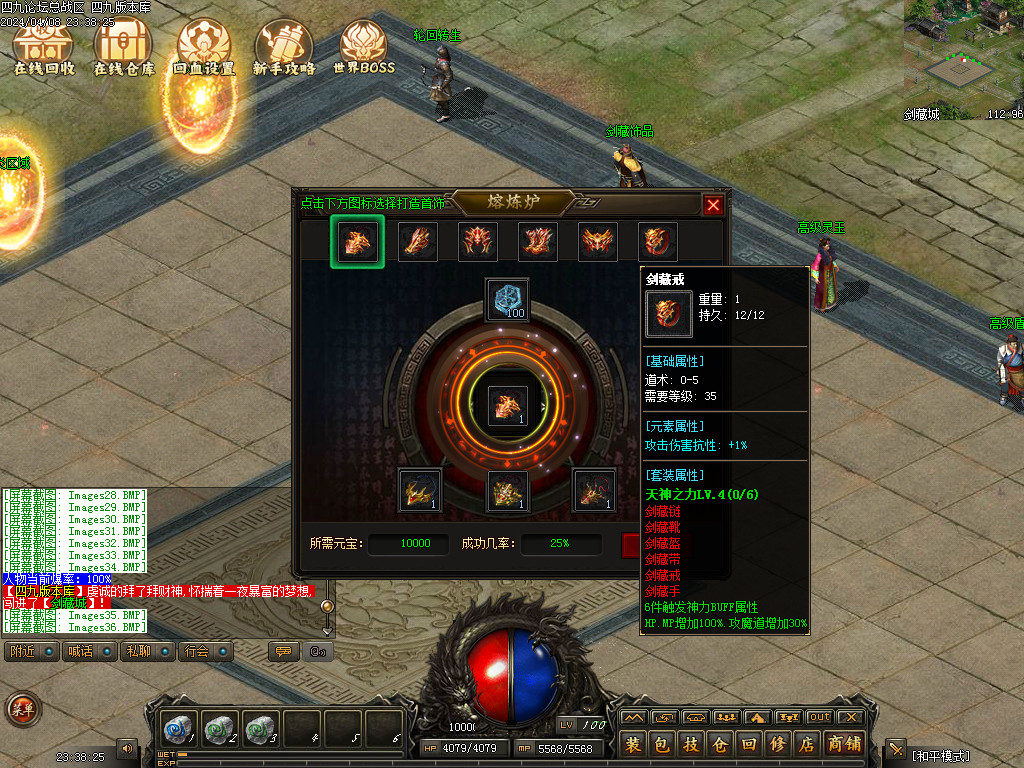The image size is (1024, 768).
Task: Choose the 剑藏戒 ring icon in the furnace row
Action: [658, 241]
